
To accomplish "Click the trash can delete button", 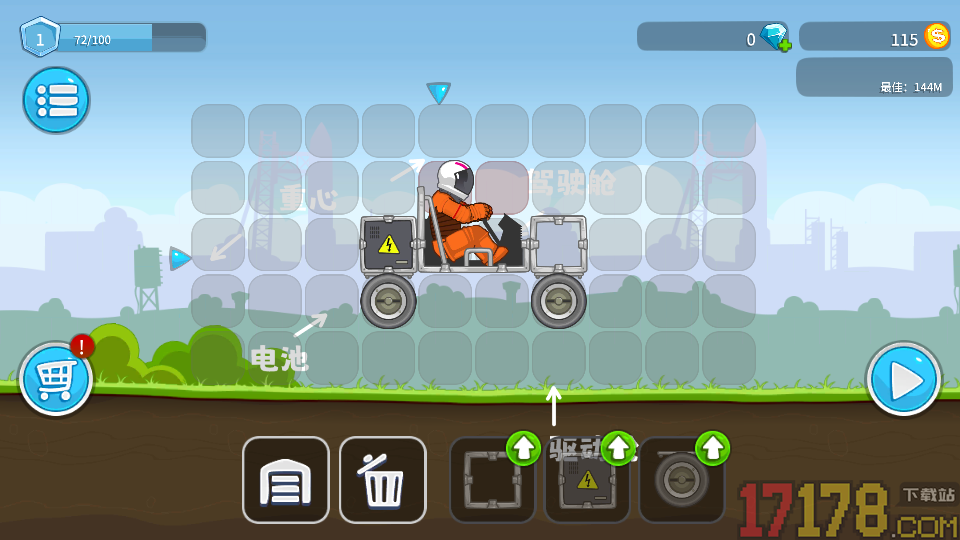I will coord(382,480).
